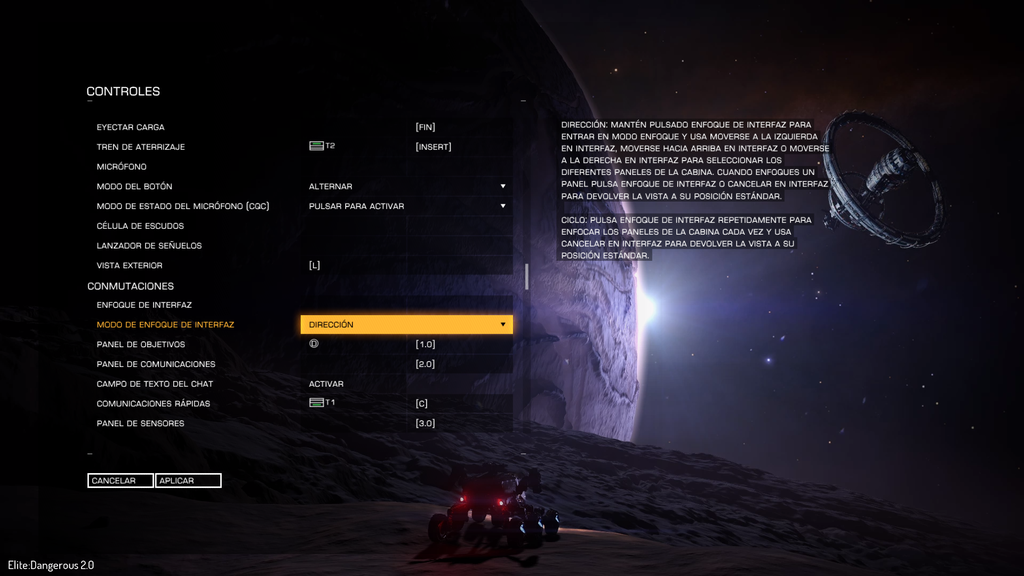
Task: Select the Panel de Objetivos [1.0] binding
Action: tap(426, 345)
